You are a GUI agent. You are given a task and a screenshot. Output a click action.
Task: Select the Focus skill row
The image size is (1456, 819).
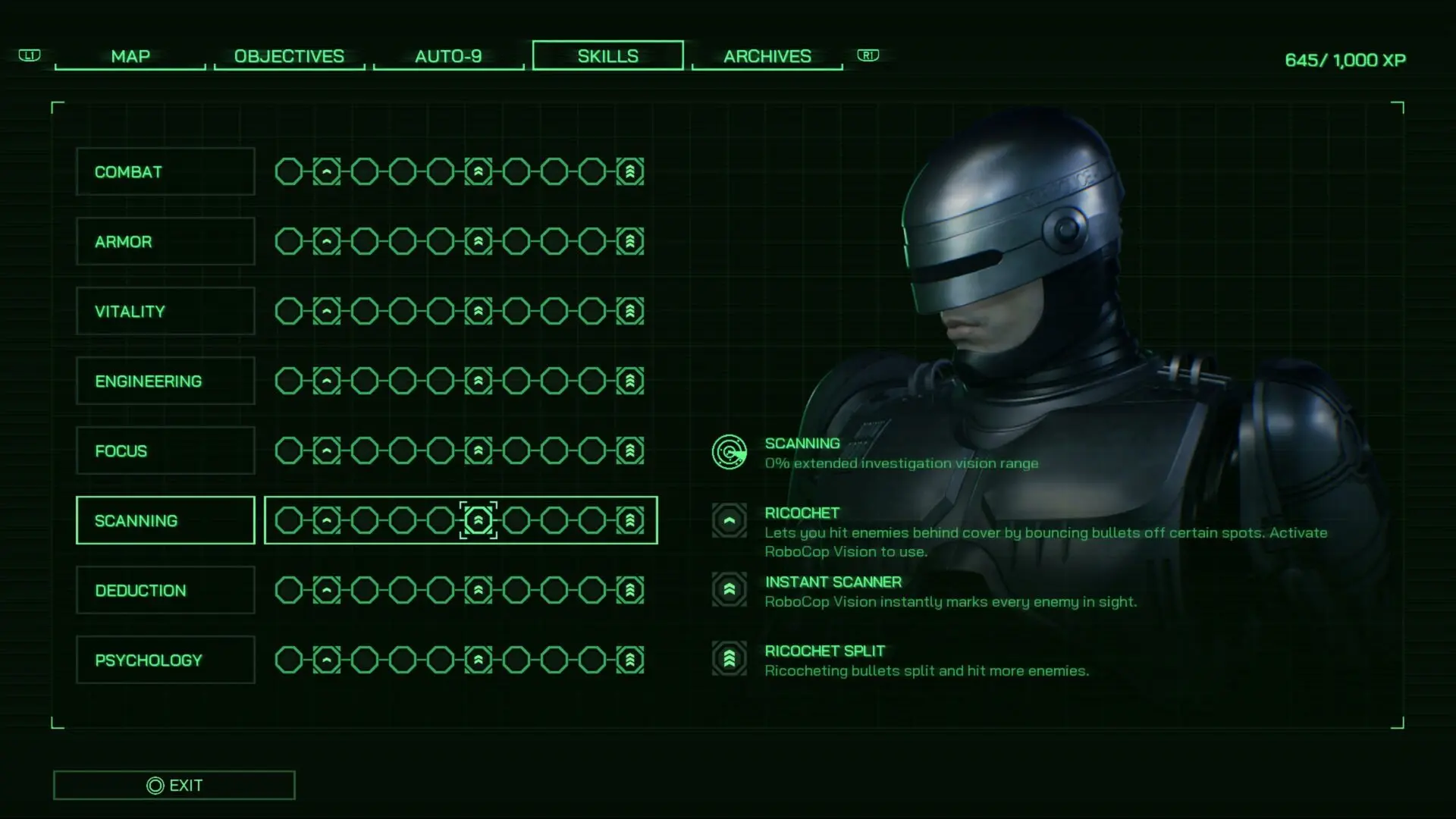[165, 451]
